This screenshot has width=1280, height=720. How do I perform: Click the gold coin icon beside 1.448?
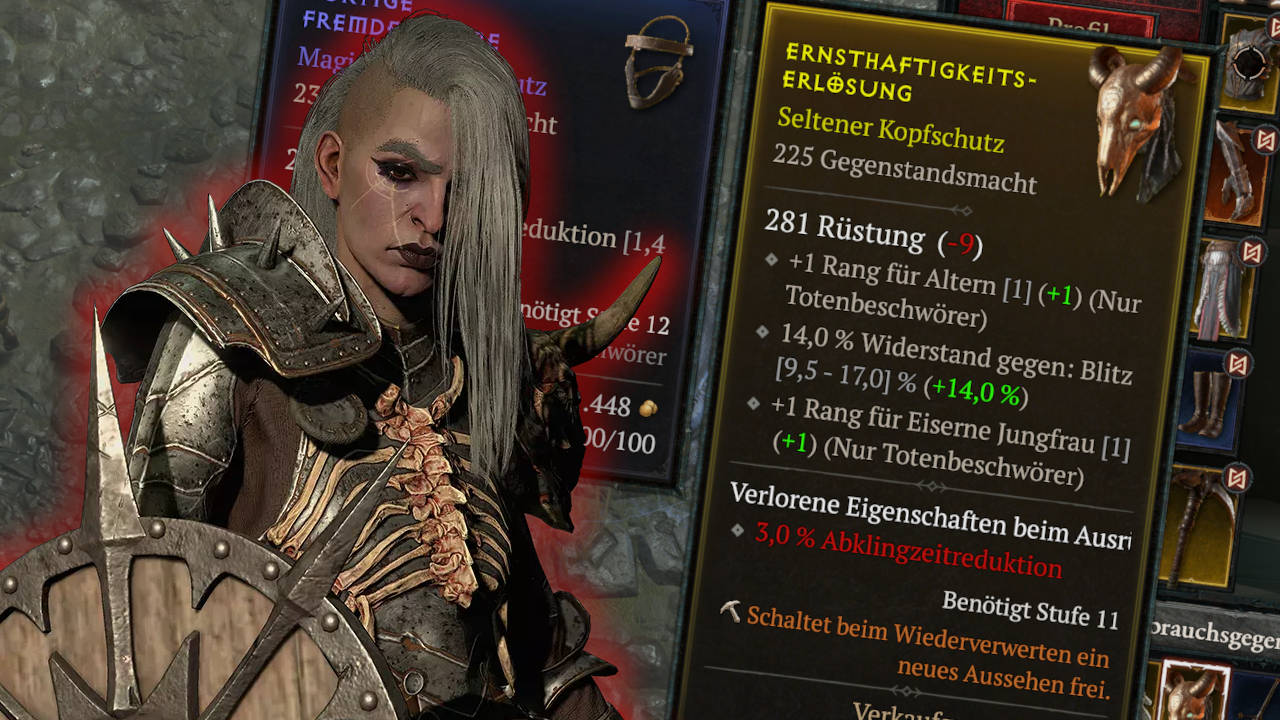point(647,409)
